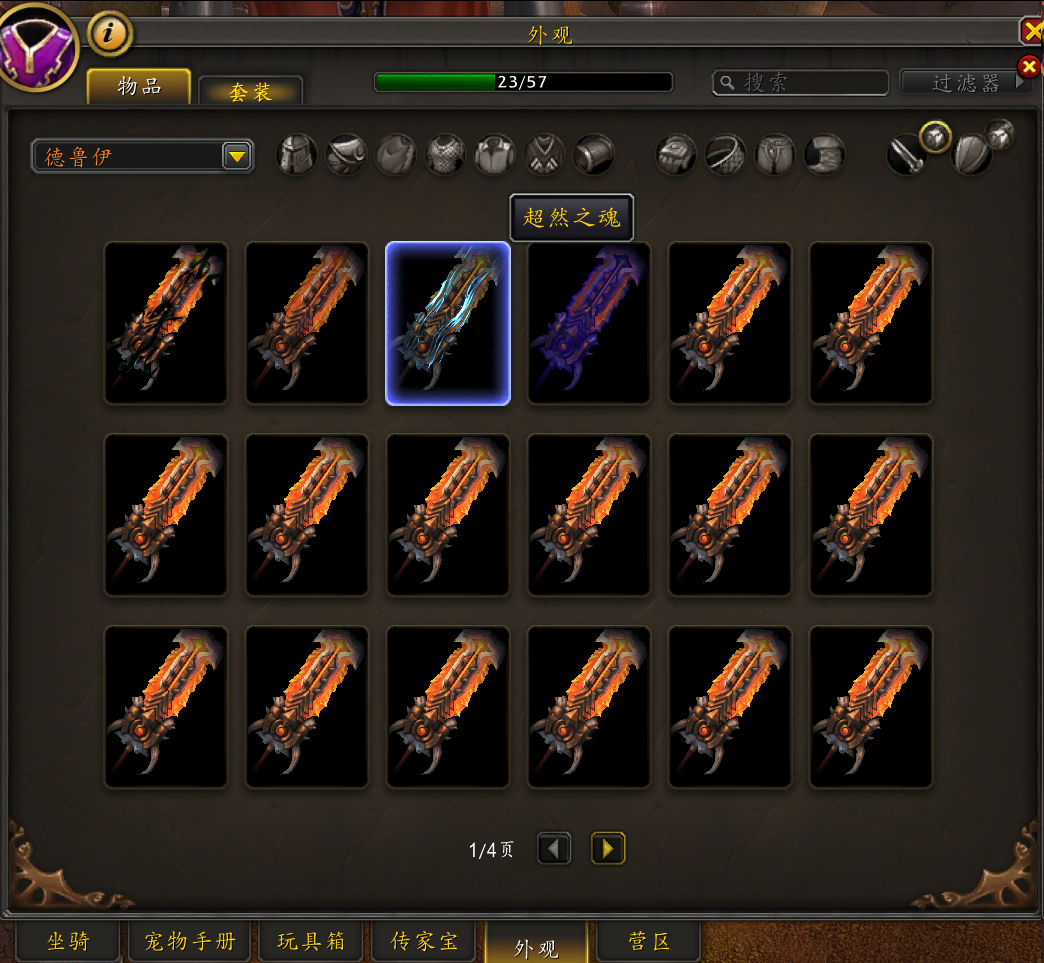Choose the purple shadow sword appearance

589,323
